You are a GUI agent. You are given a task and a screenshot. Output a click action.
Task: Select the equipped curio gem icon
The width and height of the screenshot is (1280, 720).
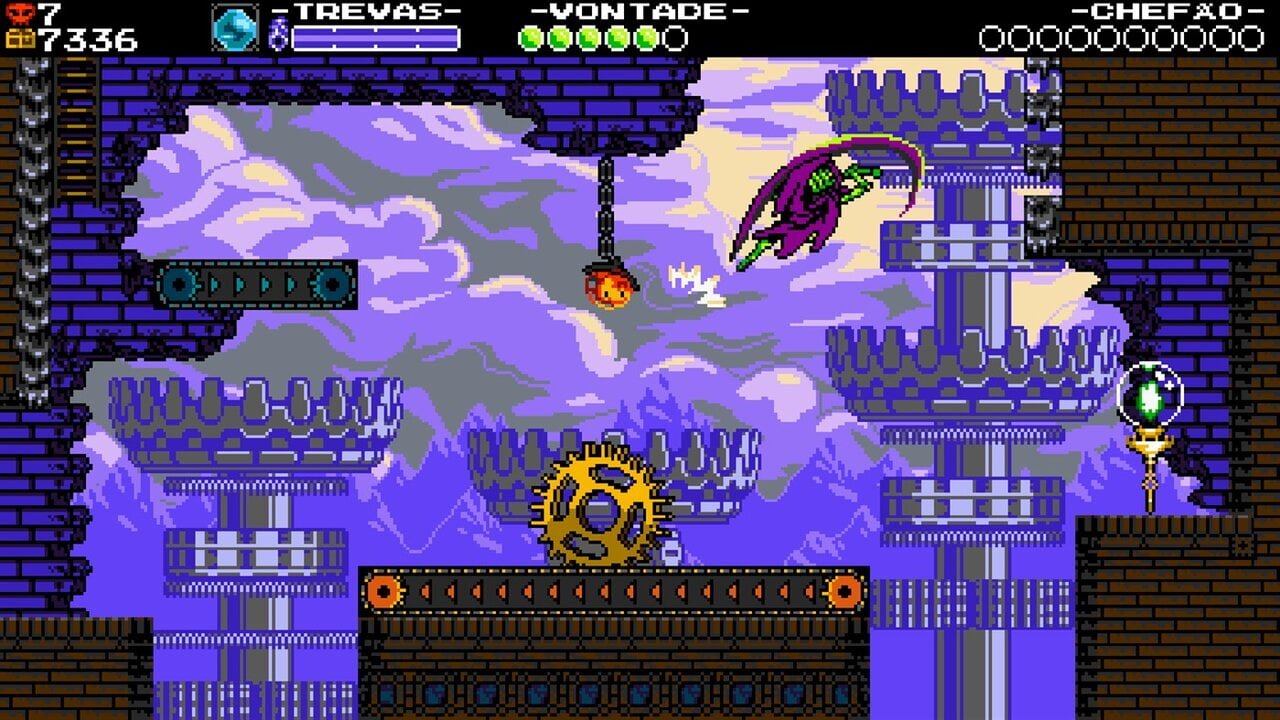[235, 27]
